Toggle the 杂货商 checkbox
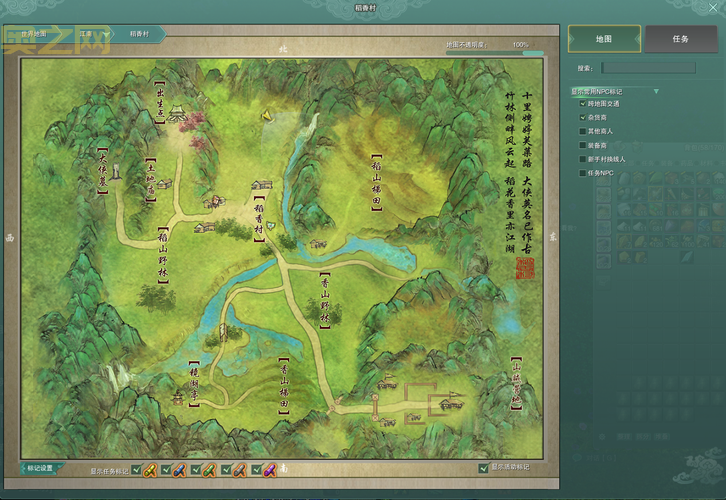Screen dimensions: 726x500 click(583, 117)
